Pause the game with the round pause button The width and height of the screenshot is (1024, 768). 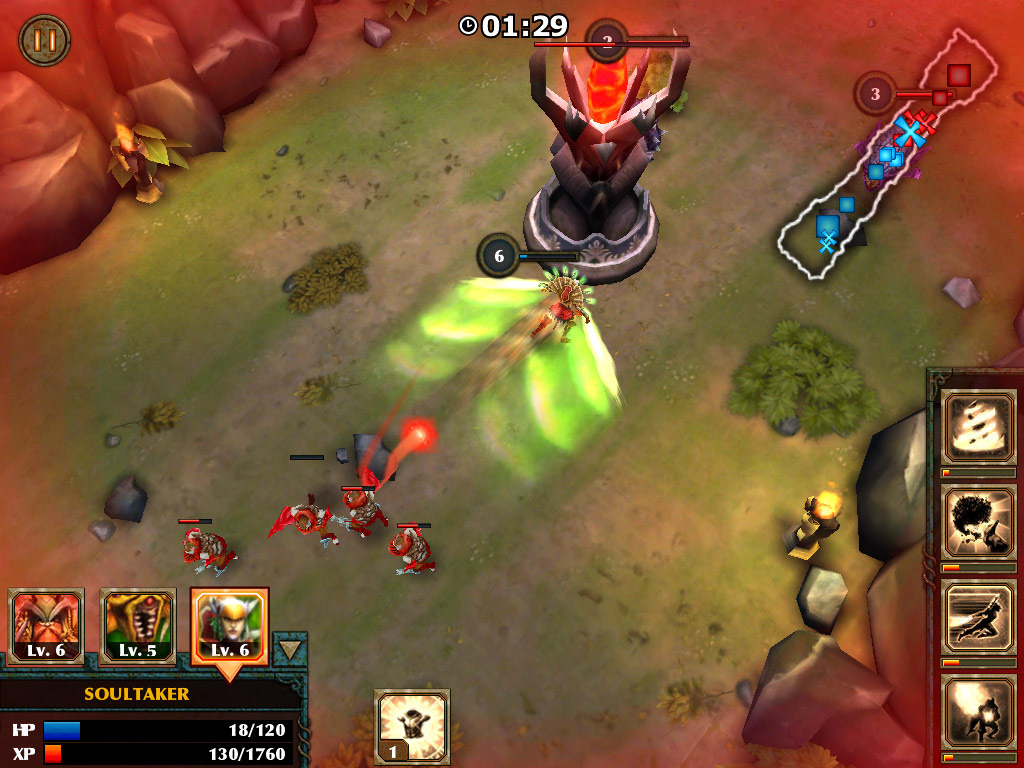pos(44,40)
